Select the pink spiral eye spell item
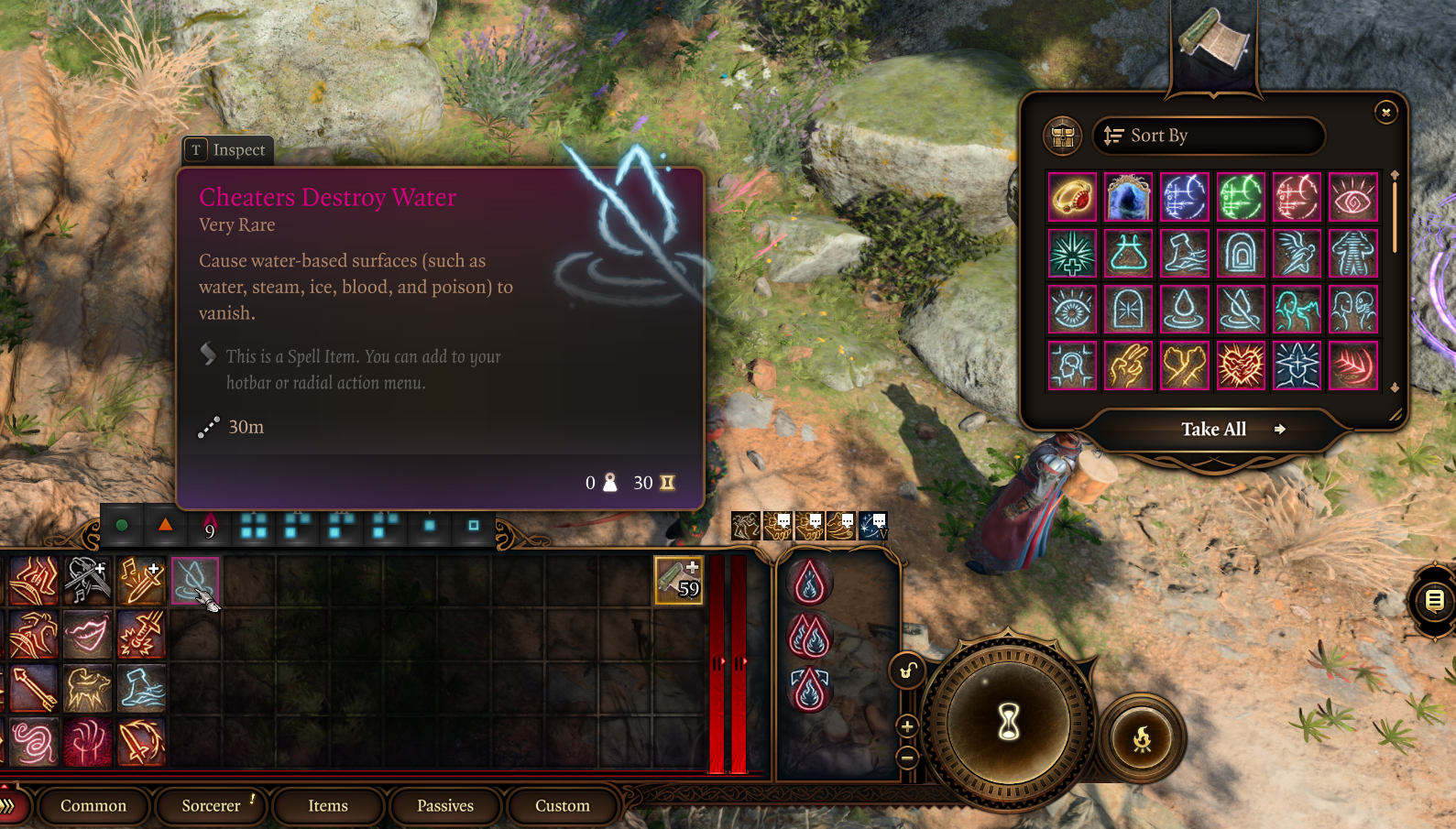Image resolution: width=1456 pixels, height=829 pixels. tap(1353, 197)
